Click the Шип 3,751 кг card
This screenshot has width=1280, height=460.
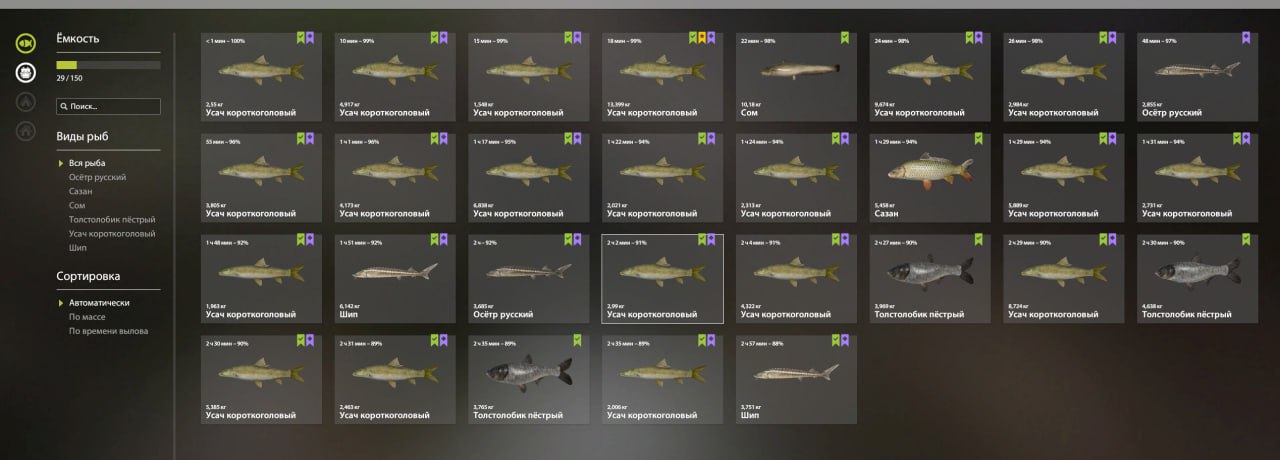tap(797, 380)
